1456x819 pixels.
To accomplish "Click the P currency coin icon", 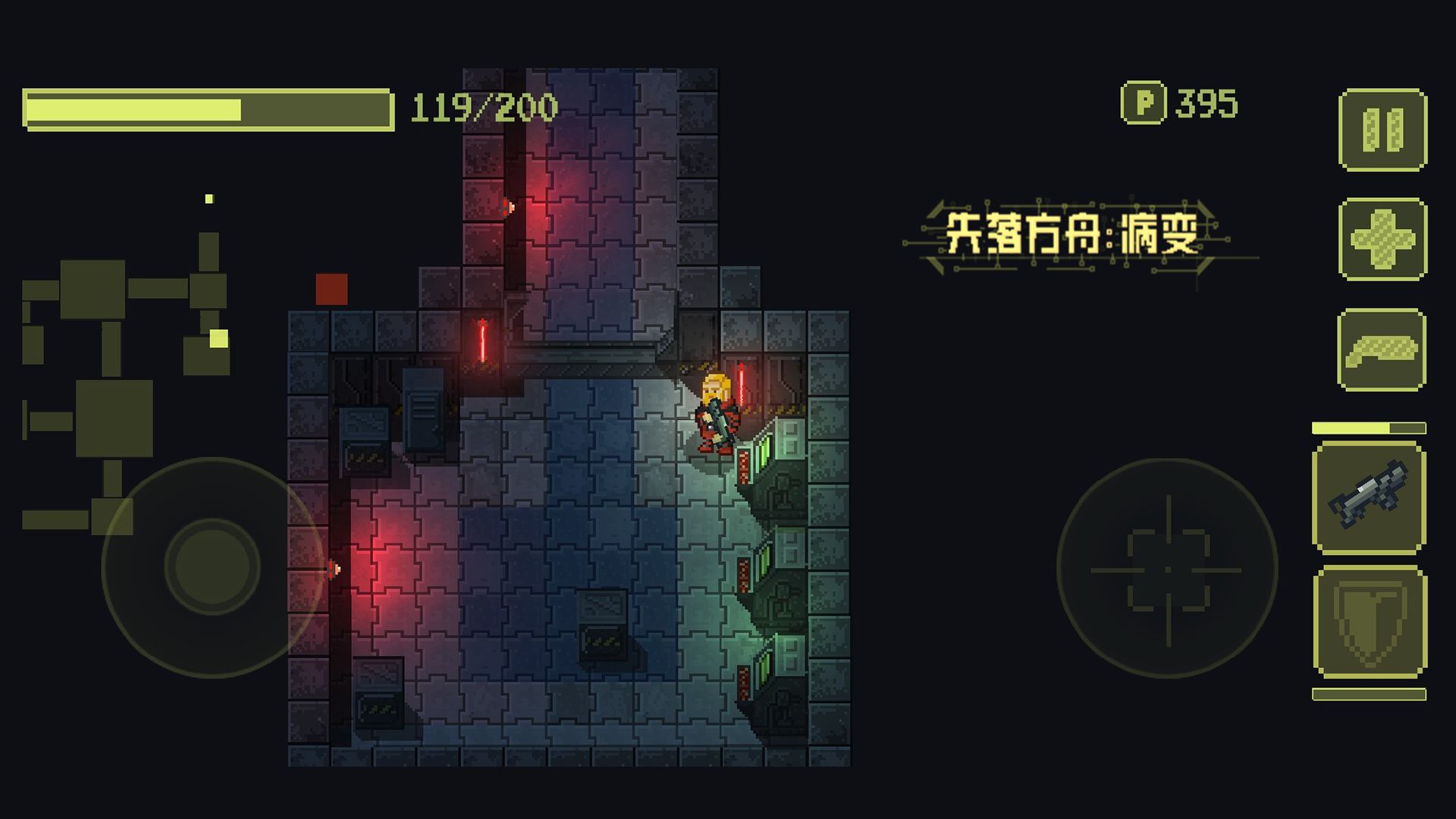I will (x=1144, y=104).
